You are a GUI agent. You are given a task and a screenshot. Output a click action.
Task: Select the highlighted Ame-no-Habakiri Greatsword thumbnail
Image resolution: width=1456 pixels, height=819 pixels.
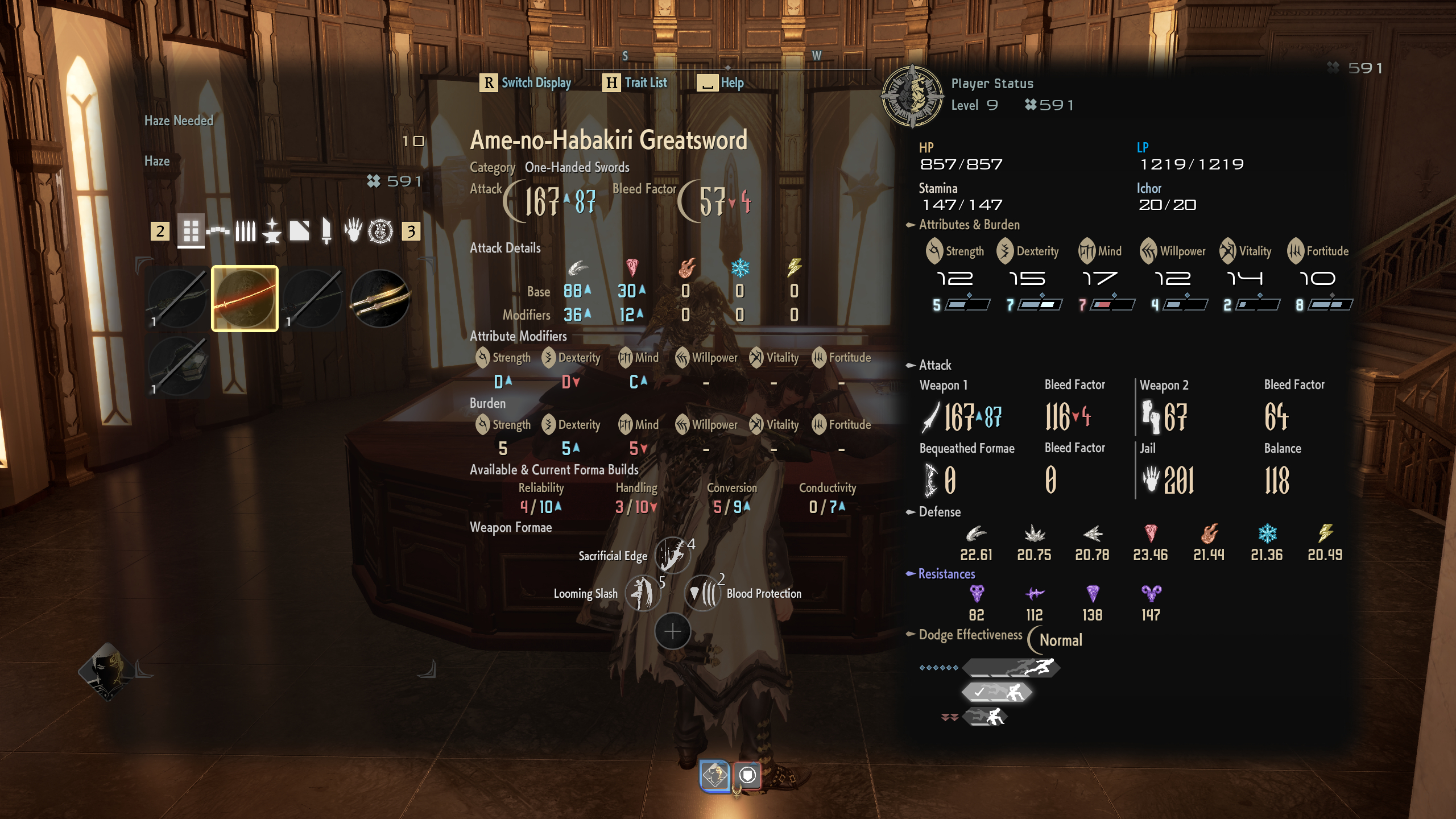click(x=244, y=299)
